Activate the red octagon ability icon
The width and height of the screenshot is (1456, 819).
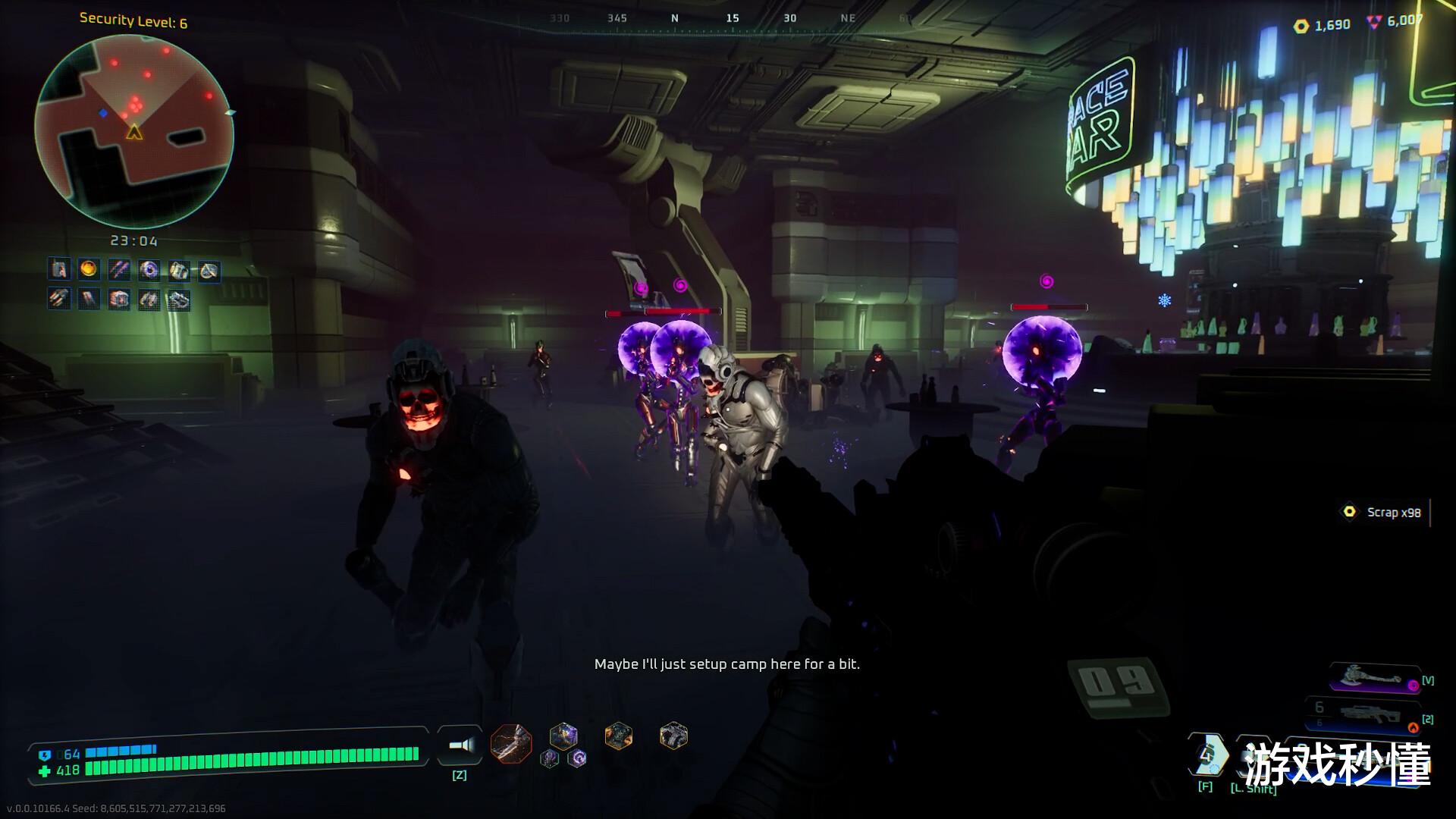(510, 742)
